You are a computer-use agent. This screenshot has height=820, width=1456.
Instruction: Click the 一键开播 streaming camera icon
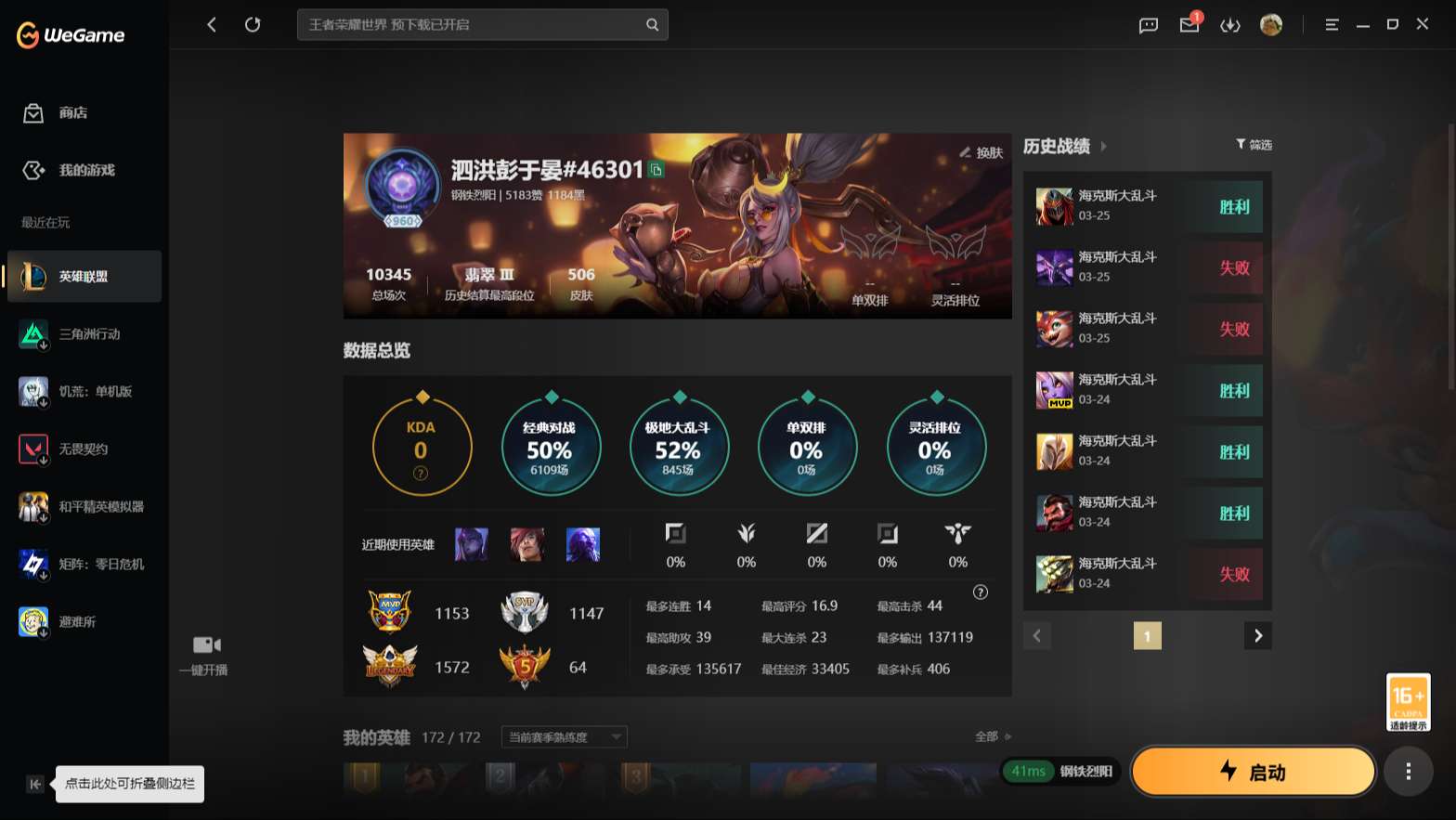click(204, 644)
